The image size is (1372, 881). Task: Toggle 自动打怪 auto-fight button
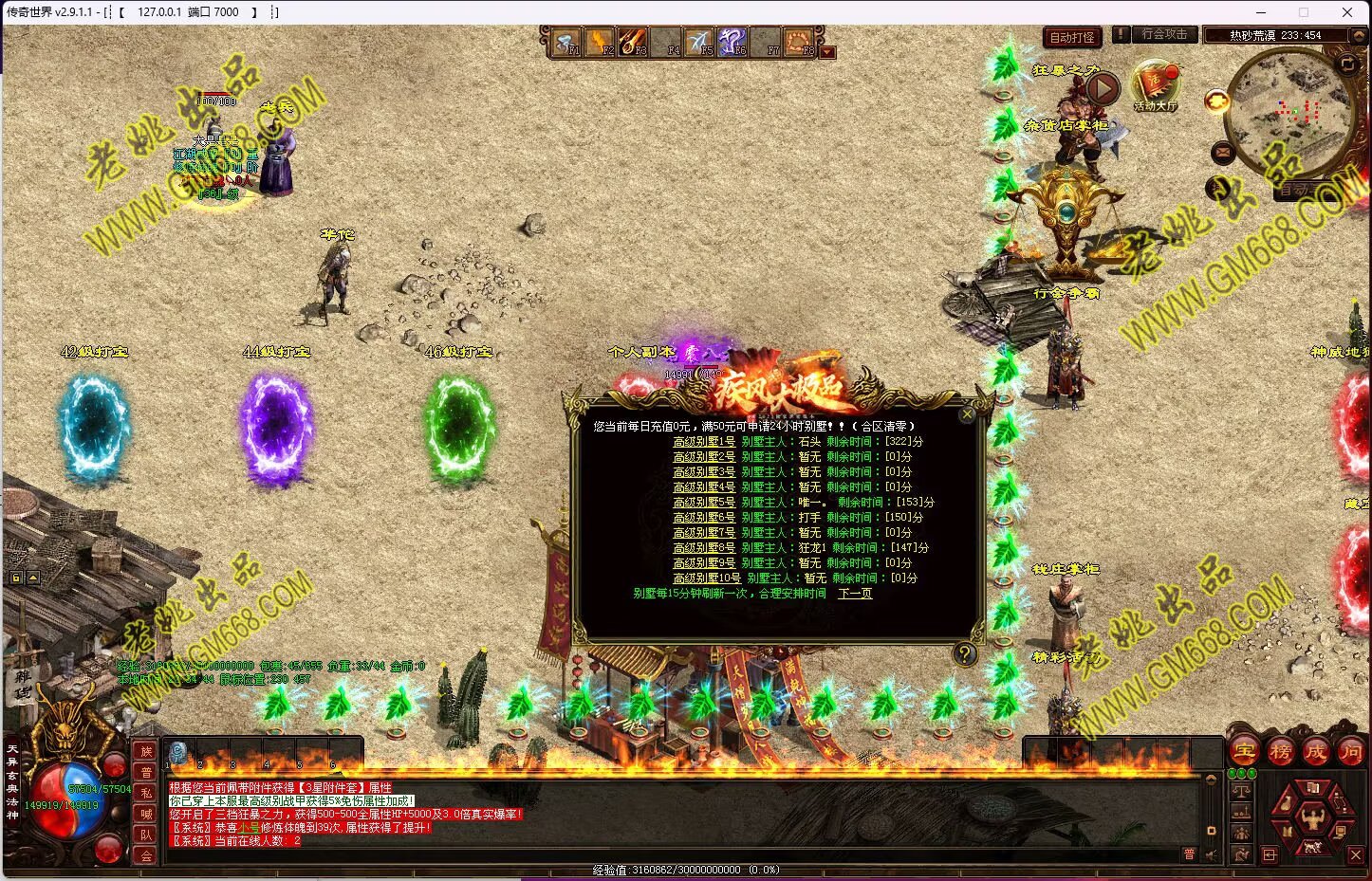[x=1072, y=38]
